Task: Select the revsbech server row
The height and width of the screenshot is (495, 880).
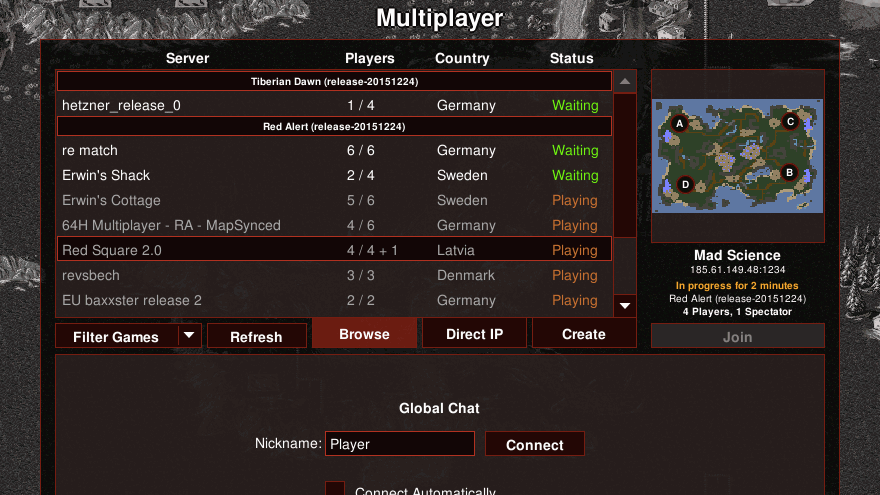Action: [x=333, y=275]
